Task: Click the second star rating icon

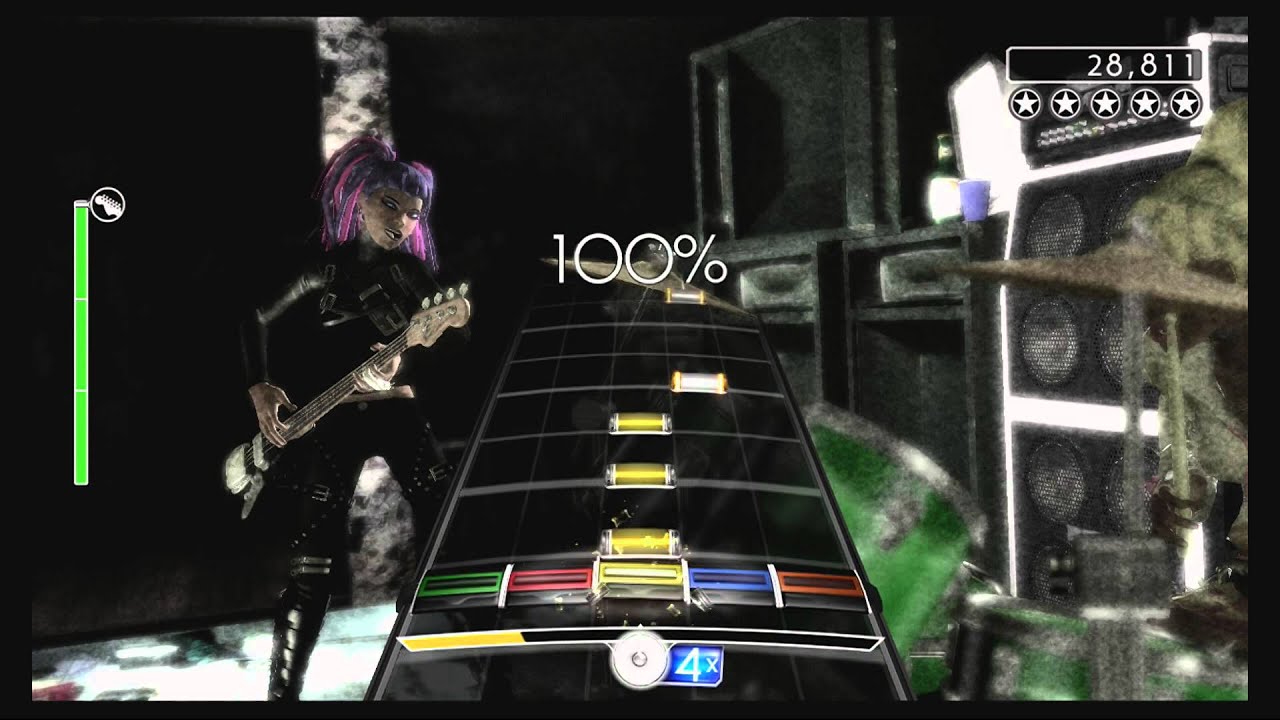Action: (x=1065, y=104)
